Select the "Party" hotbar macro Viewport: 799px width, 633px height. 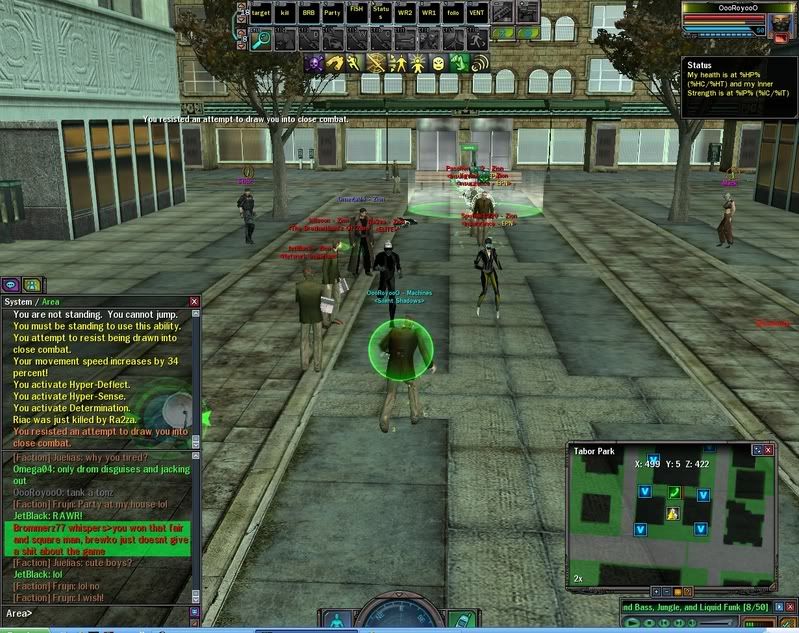pyautogui.click(x=333, y=13)
